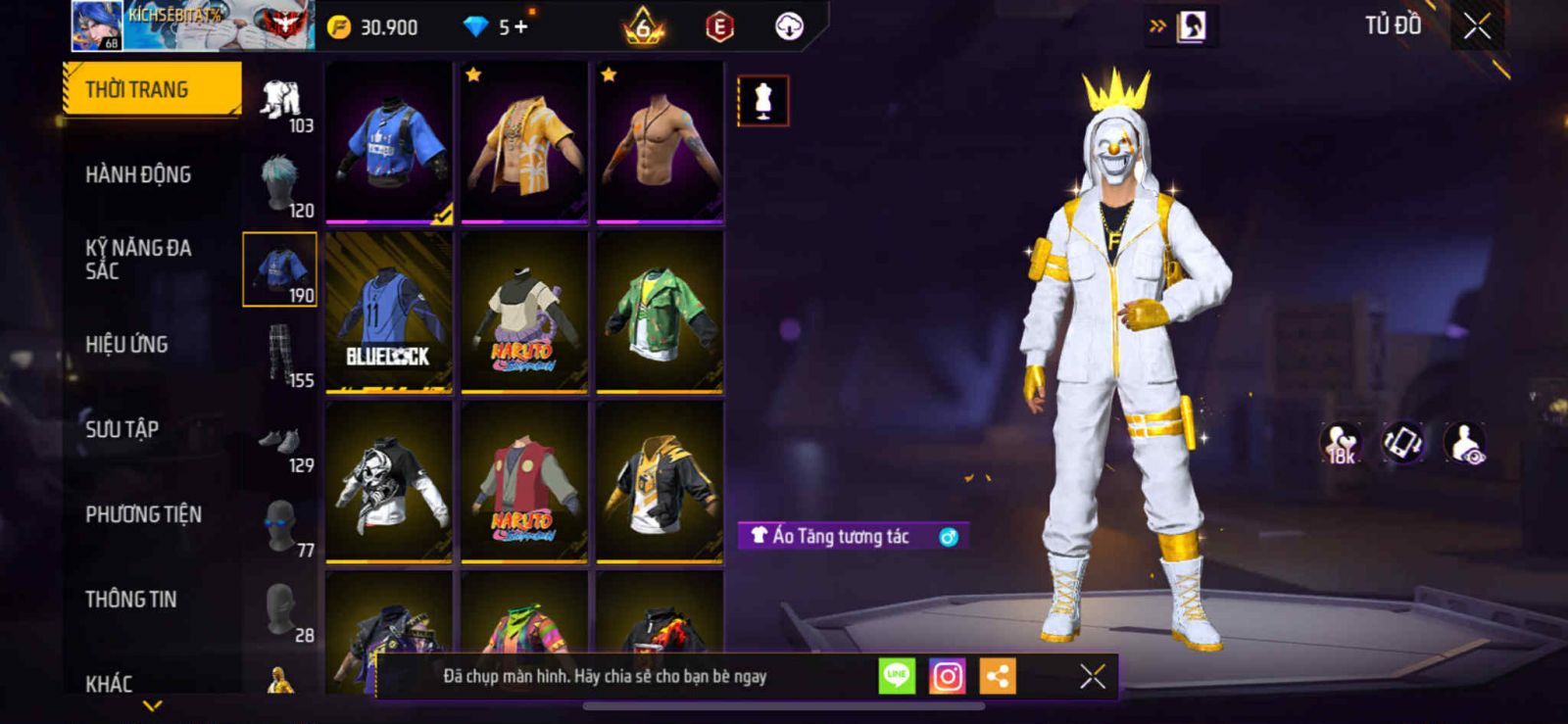The width and height of the screenshot is (1568, 724).
Task: Select the KỸ NĂNG ĐA SẮC tab
Action: (138, 260)
